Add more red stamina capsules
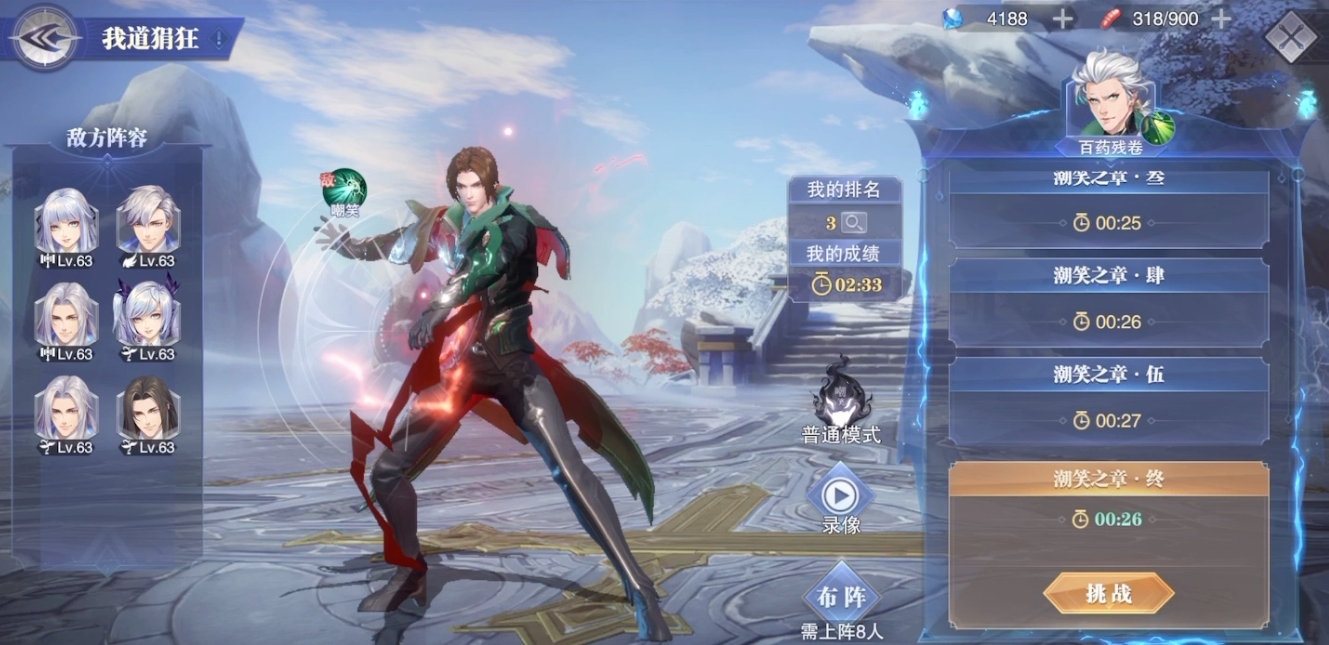The width and height of the screenshot is (1329, 645). pyautogui.click(x=1221, y=19)
